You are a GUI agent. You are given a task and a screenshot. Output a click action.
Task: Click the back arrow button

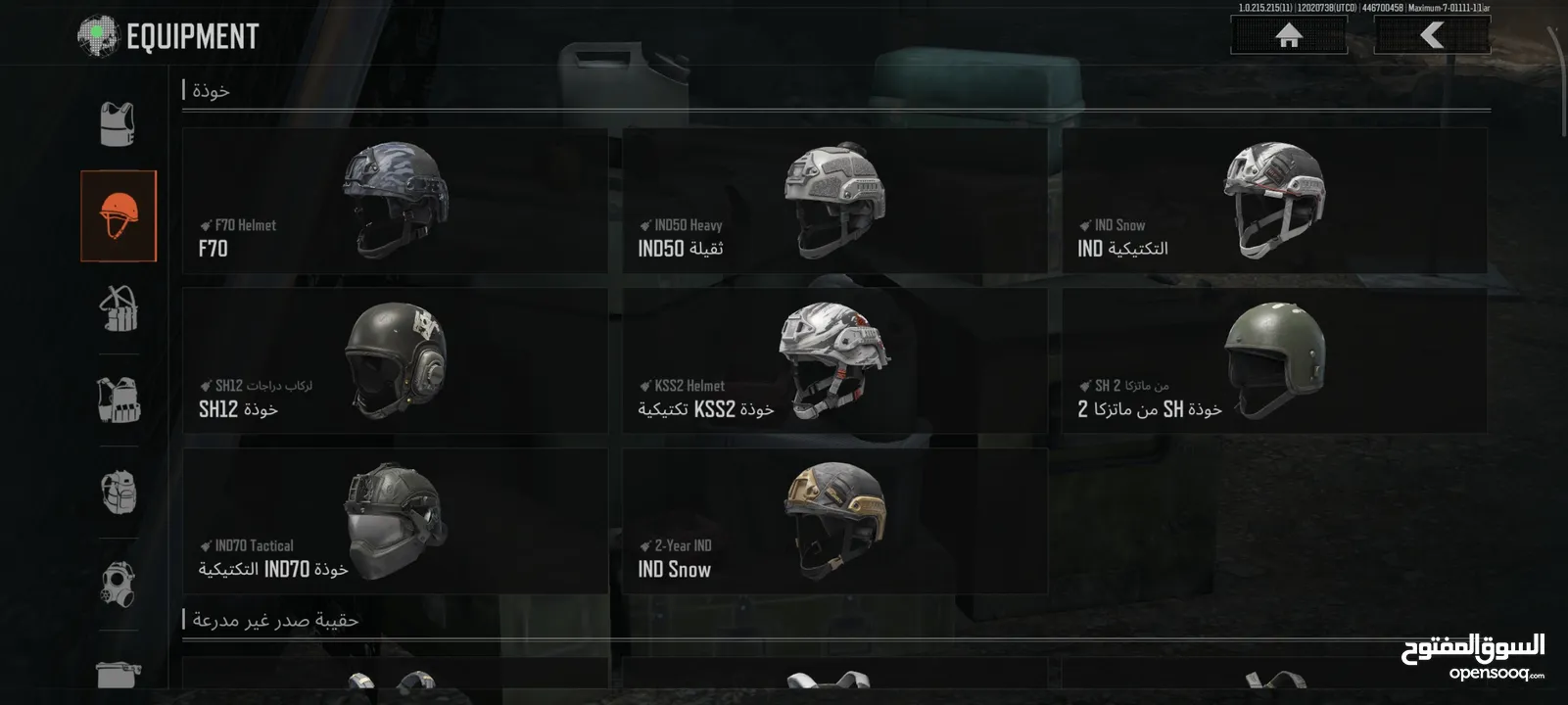1432,36
